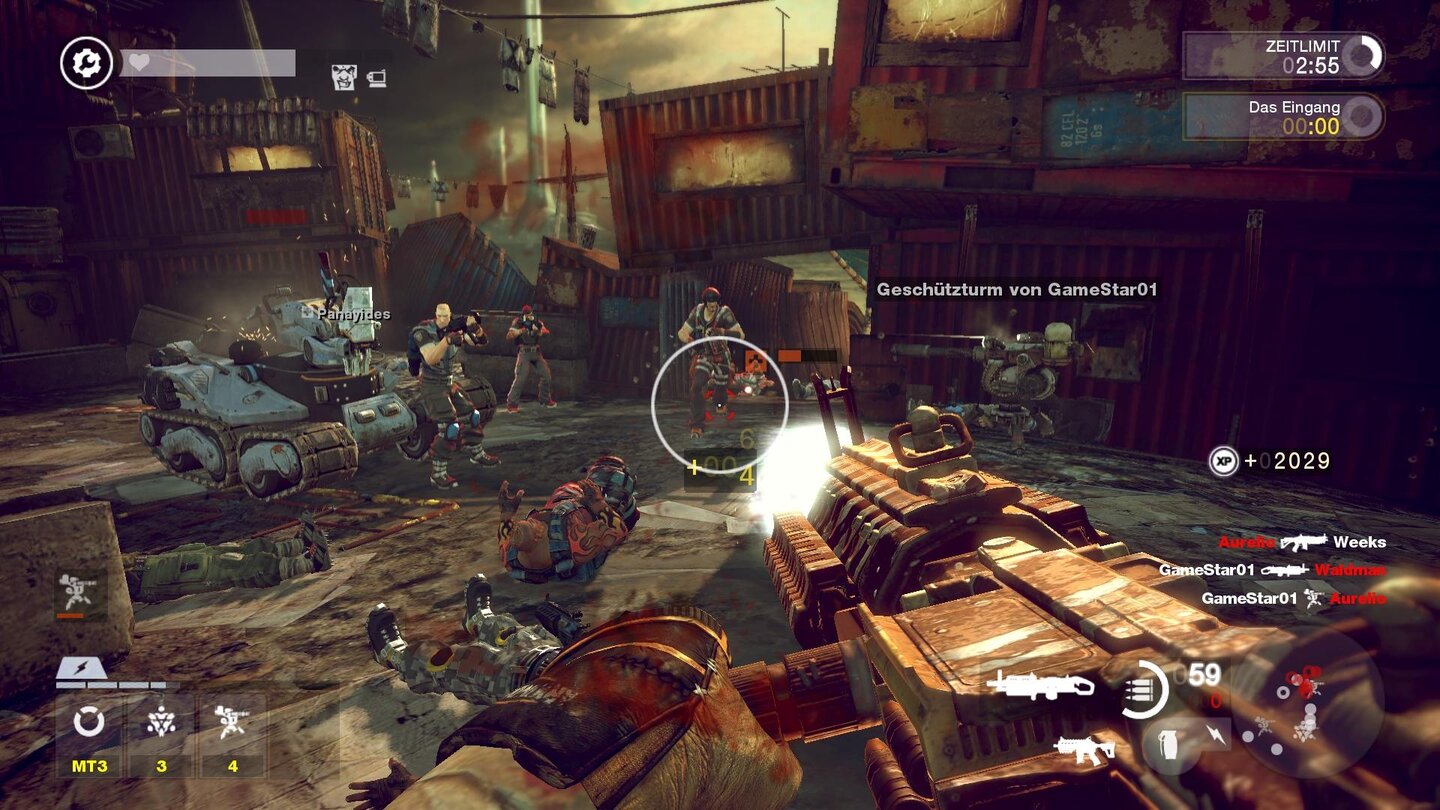1440x810 pixels.
Task: Select the grinning face perk icon
Action: coord(344,76)
